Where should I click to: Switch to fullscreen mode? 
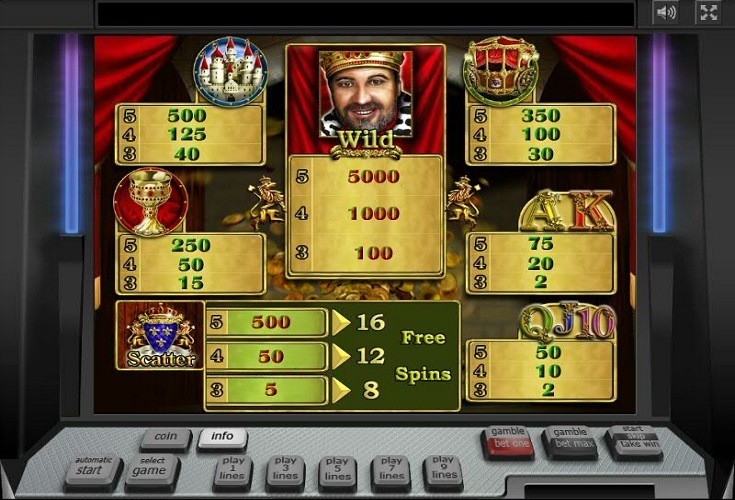(708, 12)
